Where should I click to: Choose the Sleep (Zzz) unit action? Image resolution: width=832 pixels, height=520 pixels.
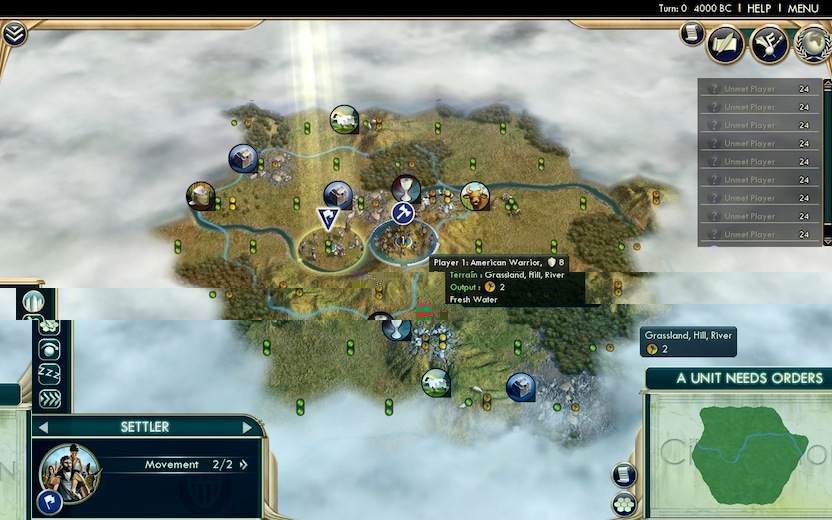point(49,373)
